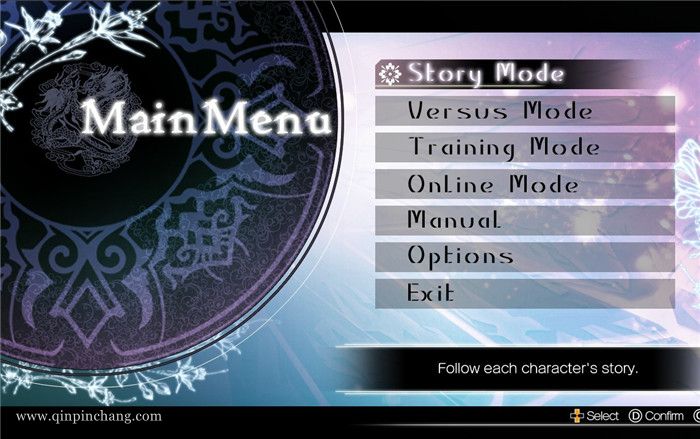Click Exit to quit the game
The width and height of the screenshot is (700, 439).
tap(431, 293)
